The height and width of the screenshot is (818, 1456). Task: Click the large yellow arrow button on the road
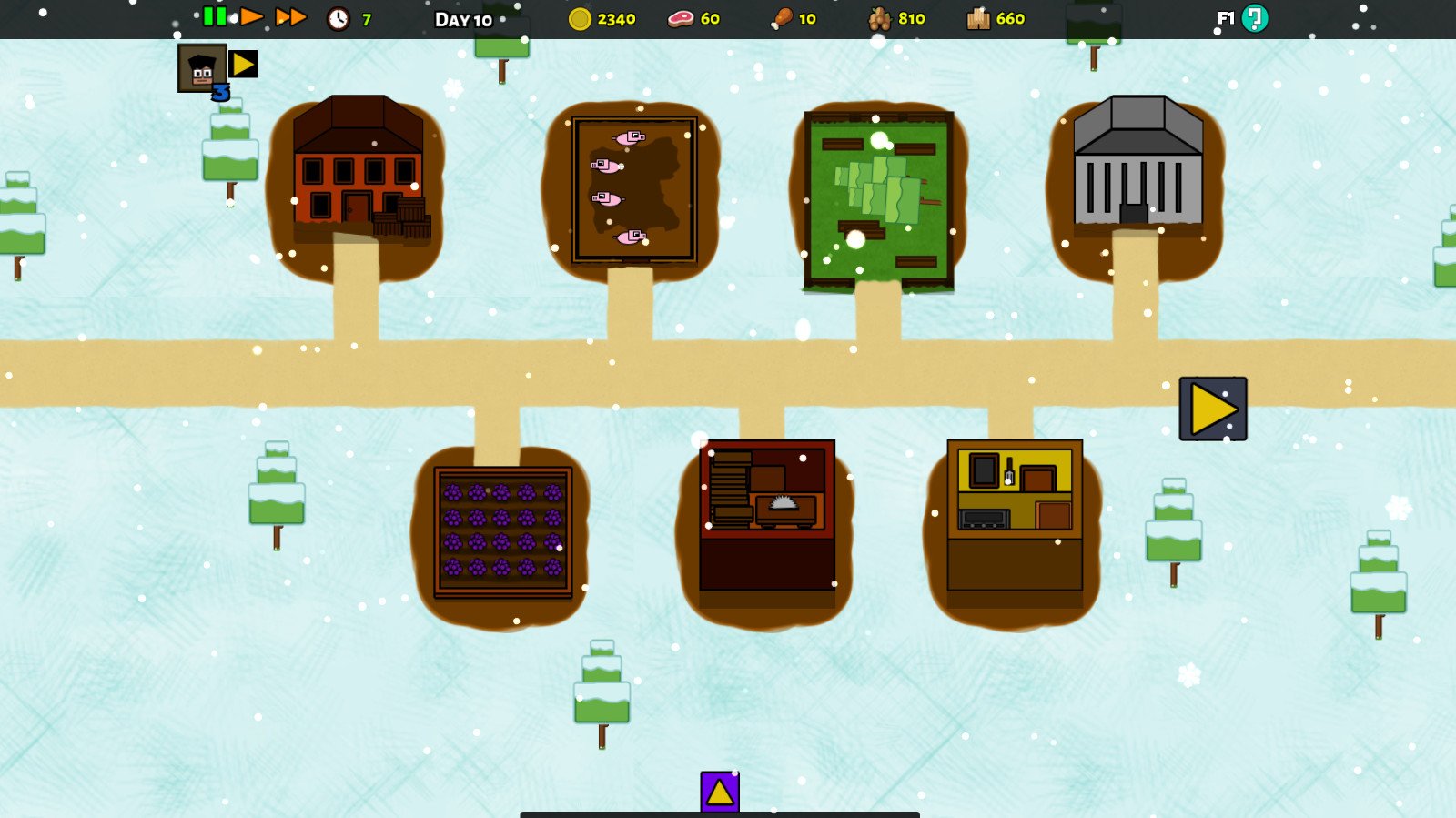[1213, 409]
